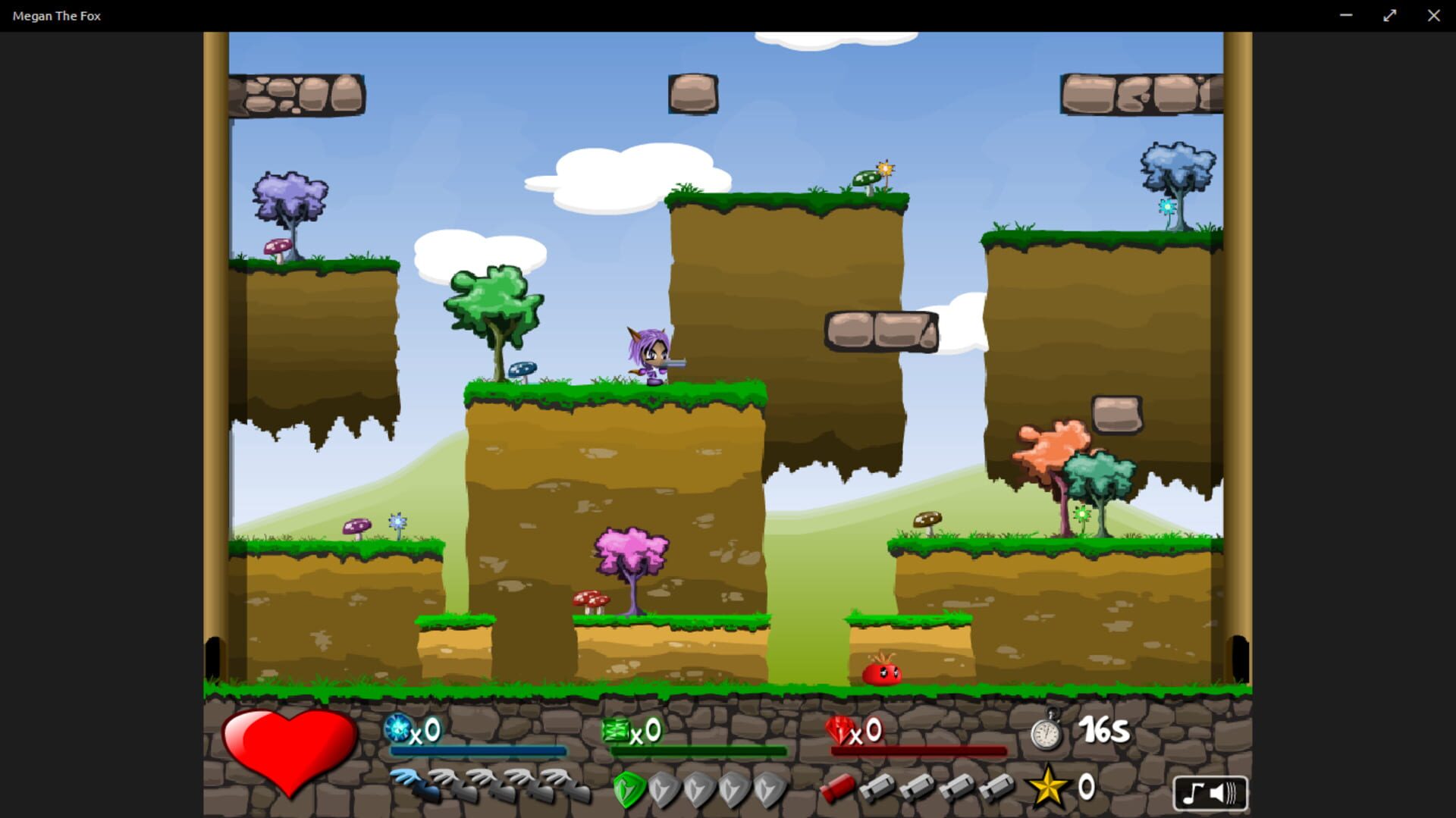Select the blue gem counter icon
Image resolution: width=1456 pixels, height=818 pixels.
[x=400, y=730]
